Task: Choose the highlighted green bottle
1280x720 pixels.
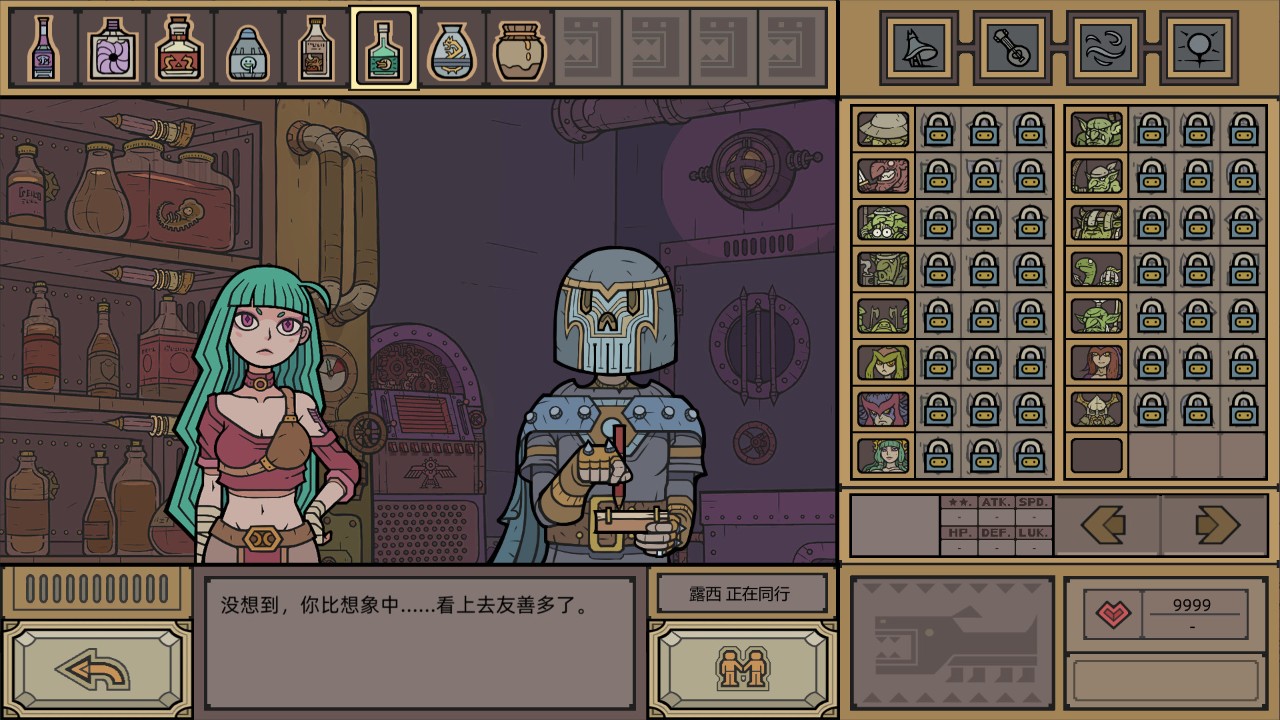Action: point(383,48)
